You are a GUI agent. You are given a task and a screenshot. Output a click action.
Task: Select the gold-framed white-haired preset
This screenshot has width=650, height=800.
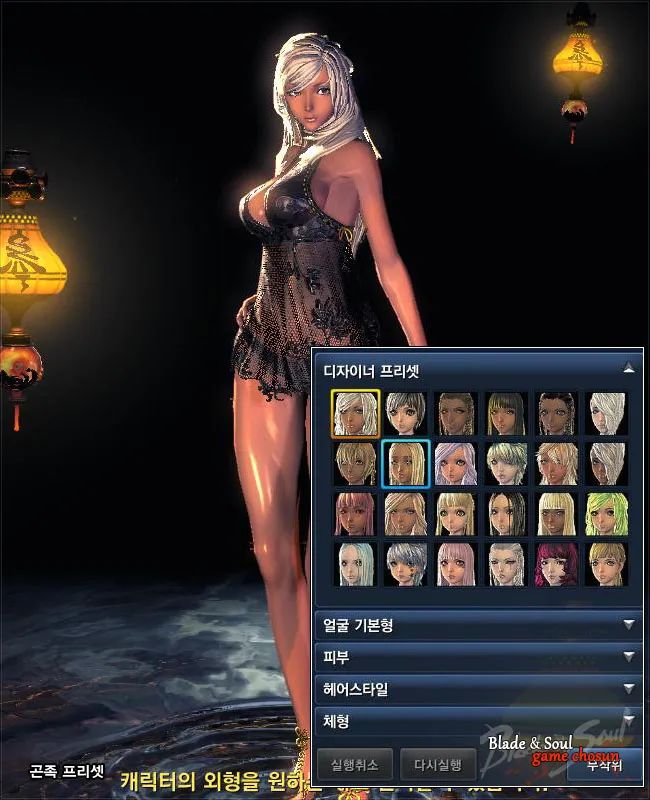pyautogui.click(x=355, y=413)
